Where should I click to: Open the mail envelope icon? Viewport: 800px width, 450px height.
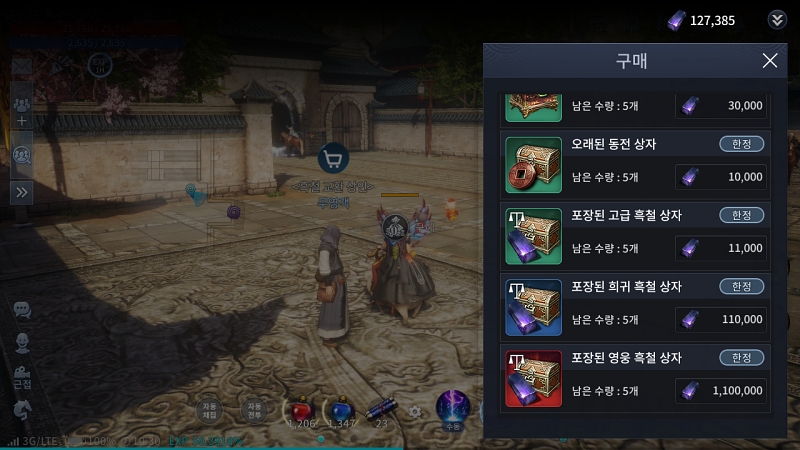point(22,66)
